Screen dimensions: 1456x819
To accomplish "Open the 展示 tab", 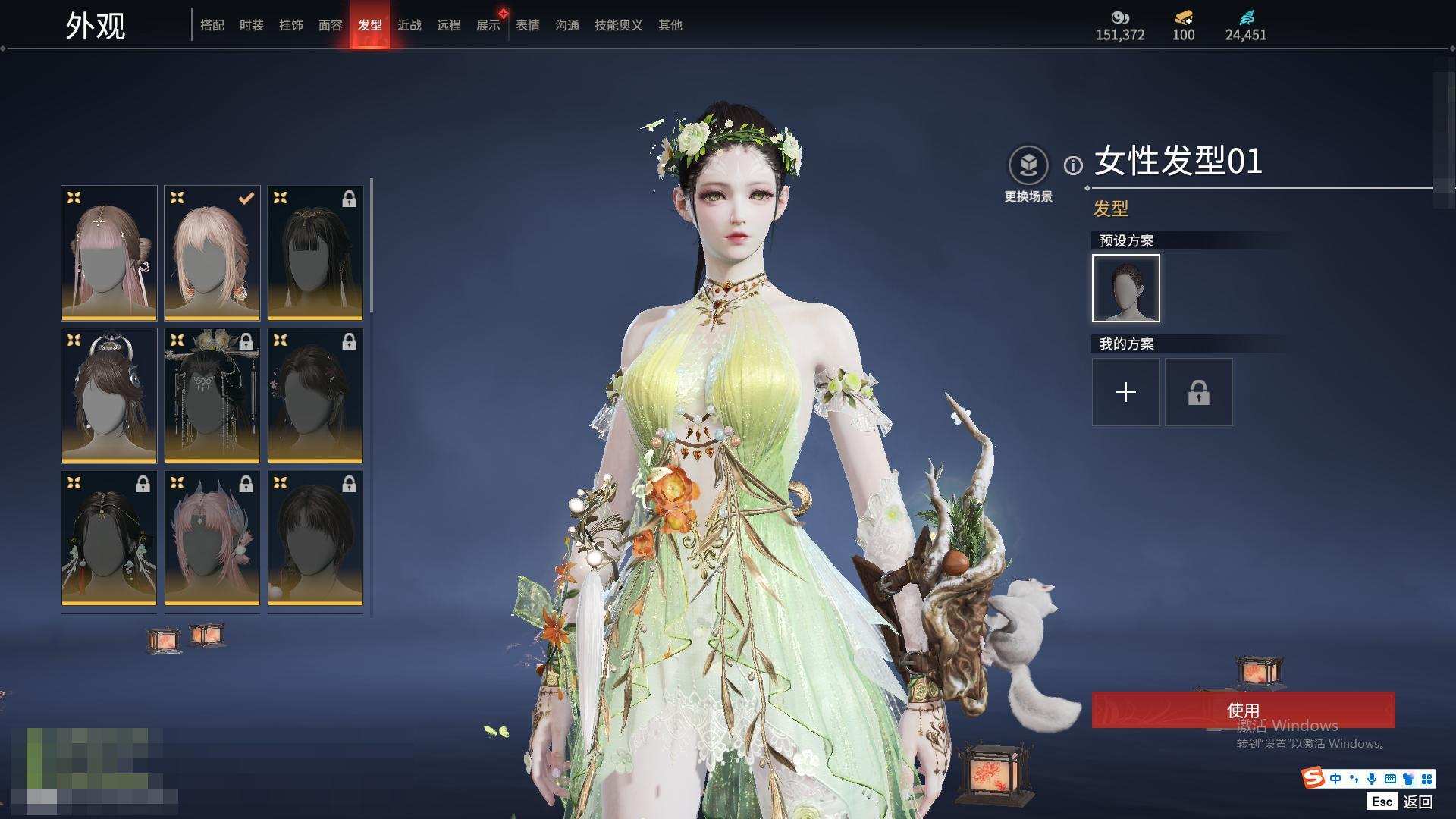I will click(488, 25).
